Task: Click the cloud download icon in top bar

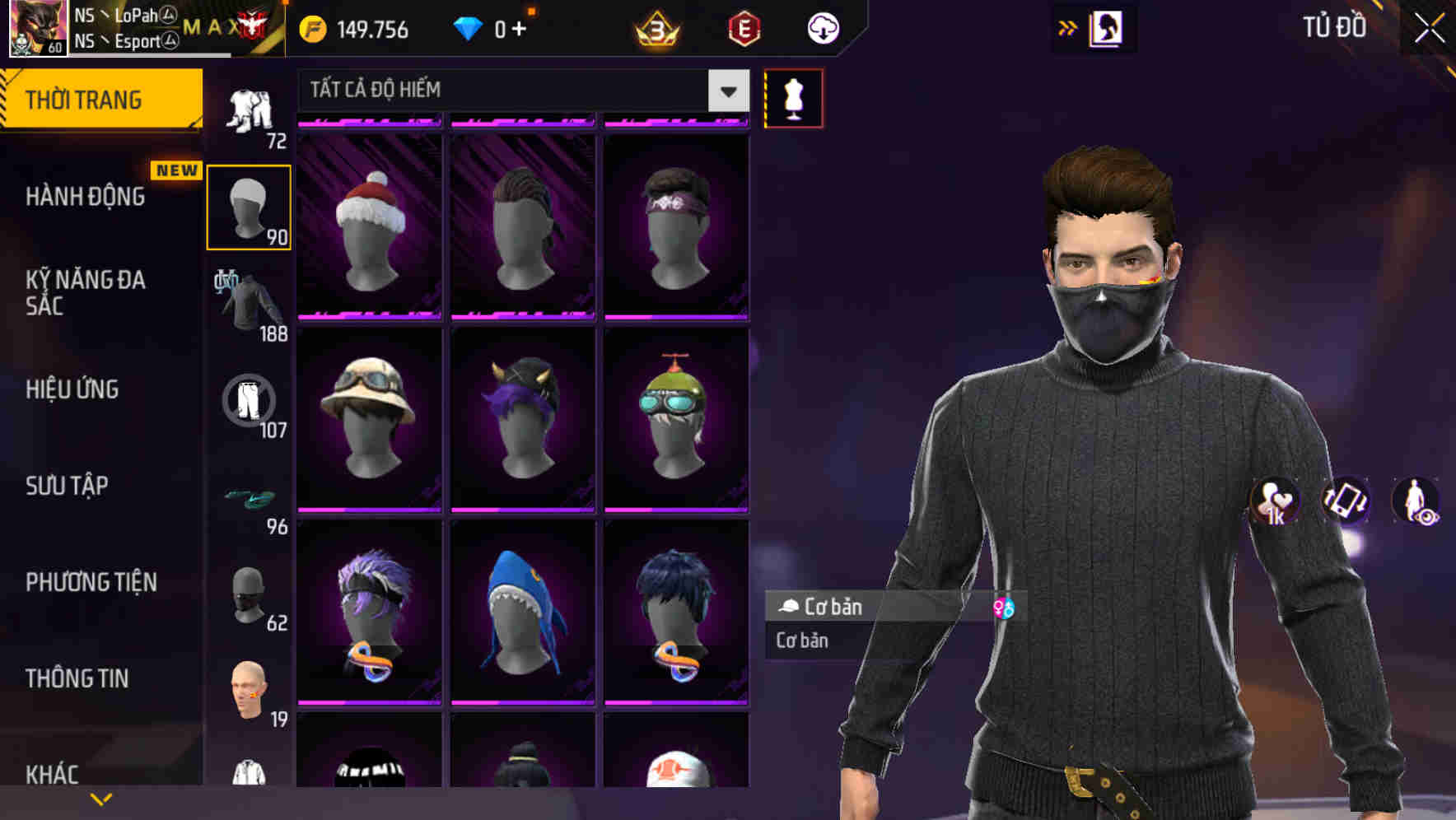Action: point(822,27)
